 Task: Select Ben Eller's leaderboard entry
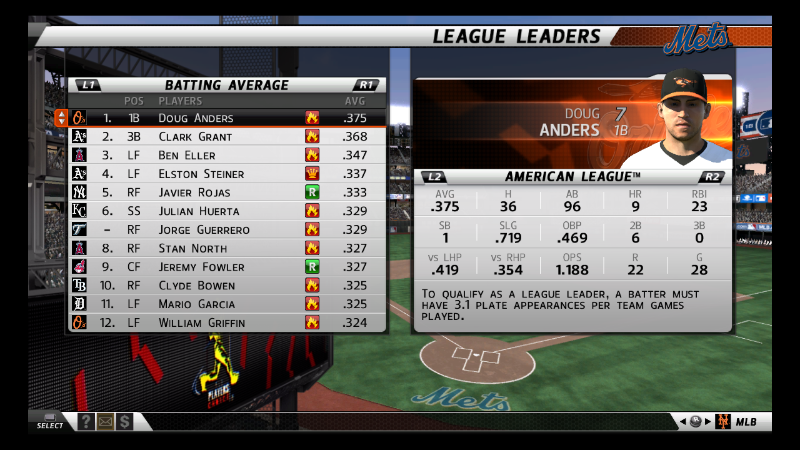(x=187, y=155)
